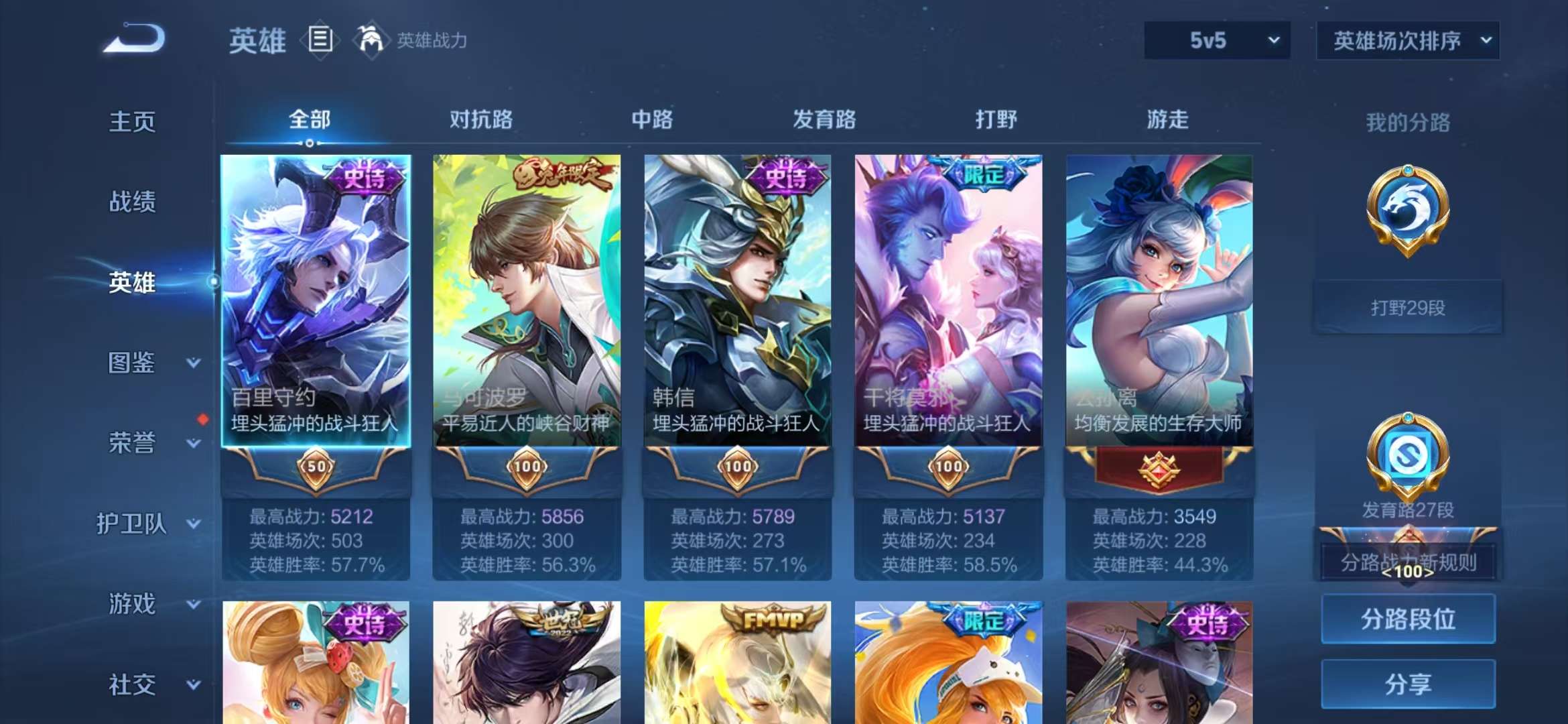Open the 英雄场次排序 sorting dropdown

click(1407, 40)
